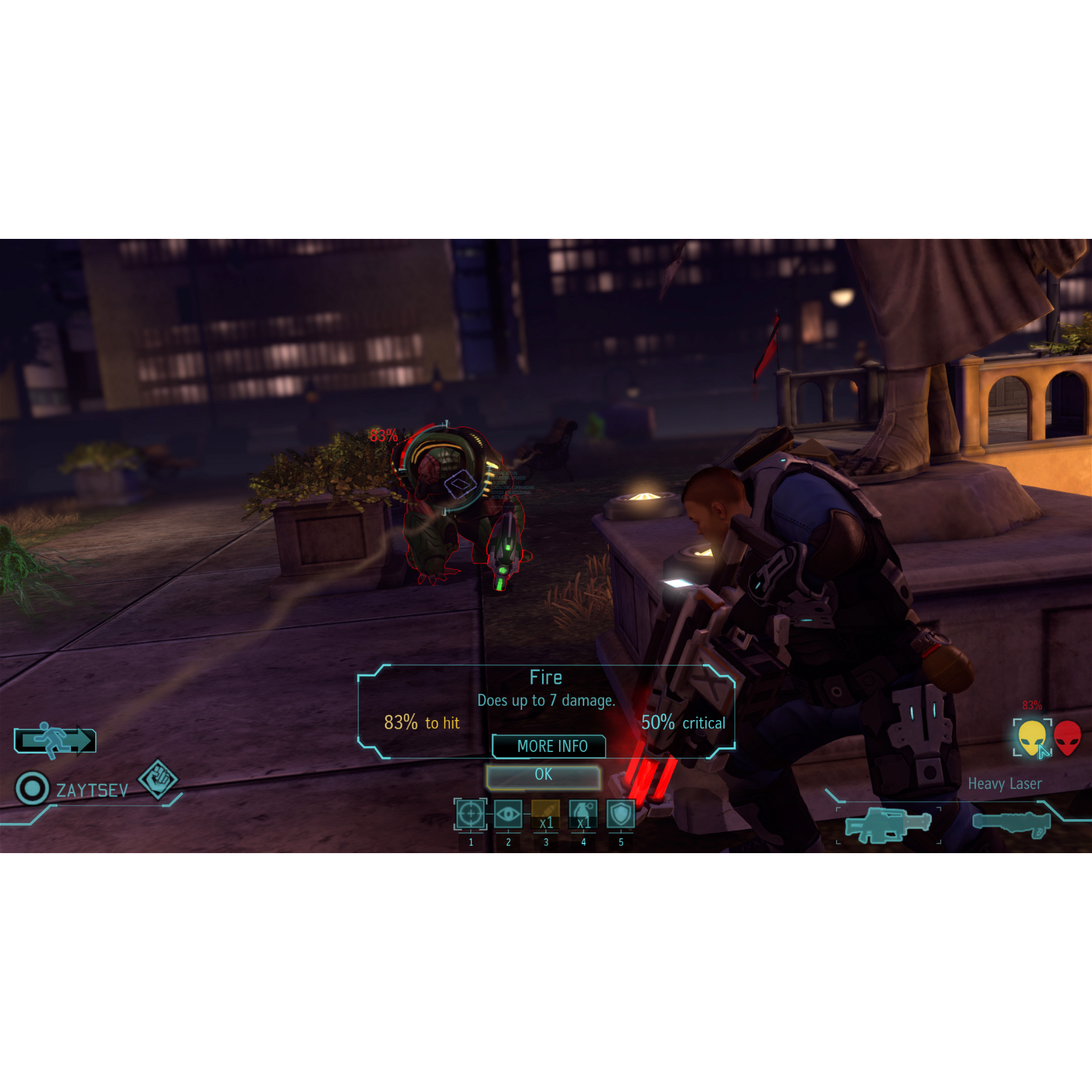Click the 83% to hit label
Viewport: 1092px width, 1092px height.
(x=422, y=722)
